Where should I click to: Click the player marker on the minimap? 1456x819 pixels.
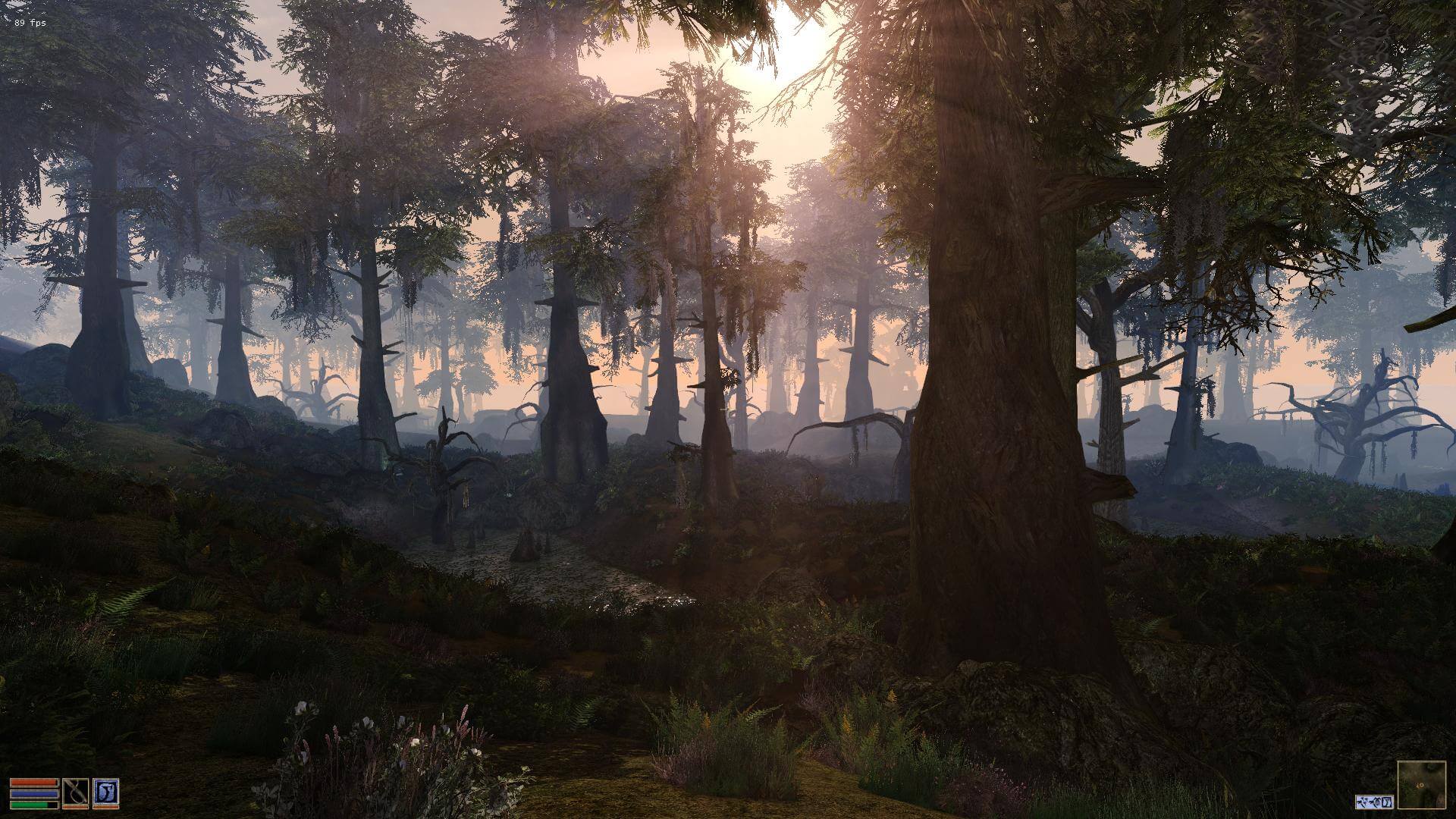click(1420, 785)
